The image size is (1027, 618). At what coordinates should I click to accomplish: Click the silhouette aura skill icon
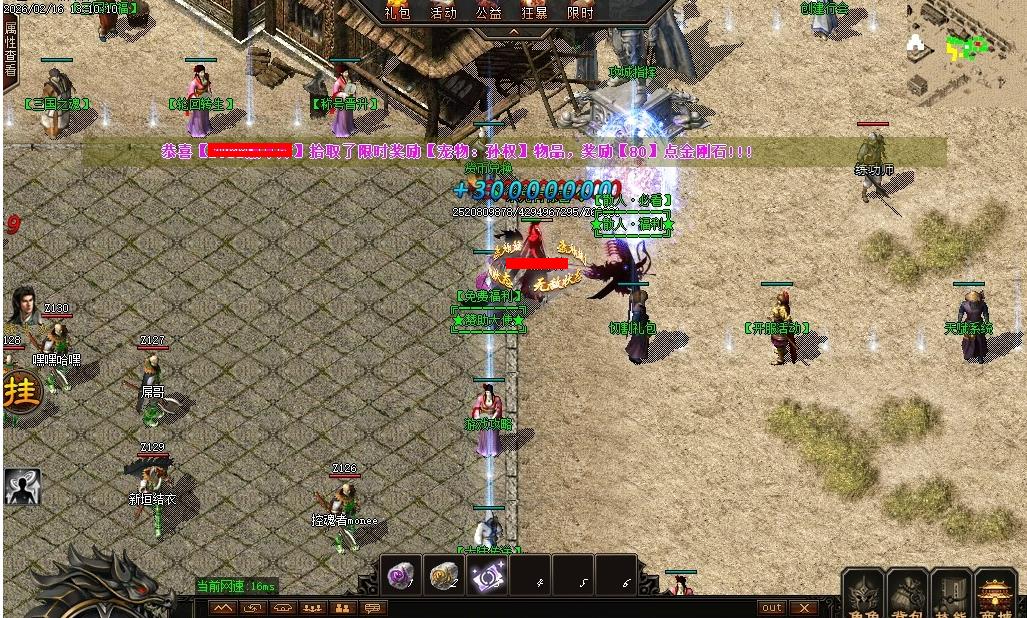21,486
